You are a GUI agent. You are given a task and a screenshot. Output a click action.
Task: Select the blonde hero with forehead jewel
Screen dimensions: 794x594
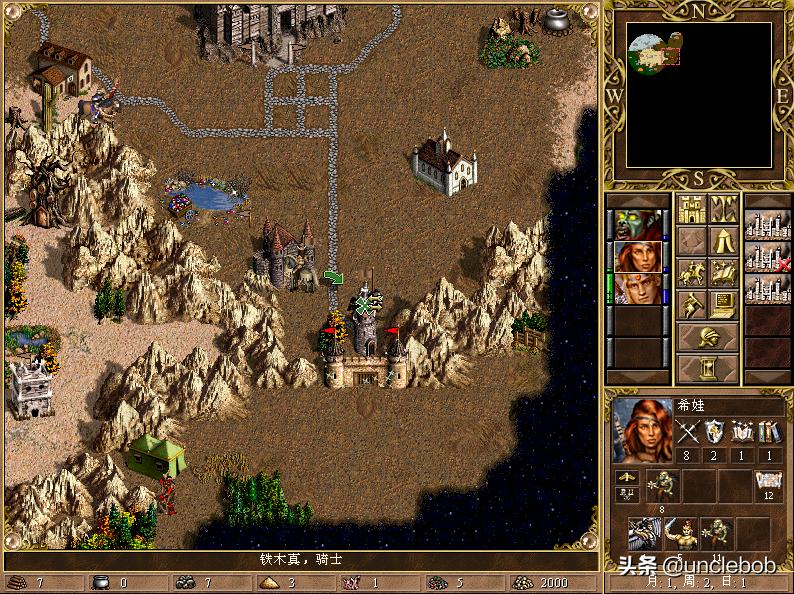click(x=637, y=289)
